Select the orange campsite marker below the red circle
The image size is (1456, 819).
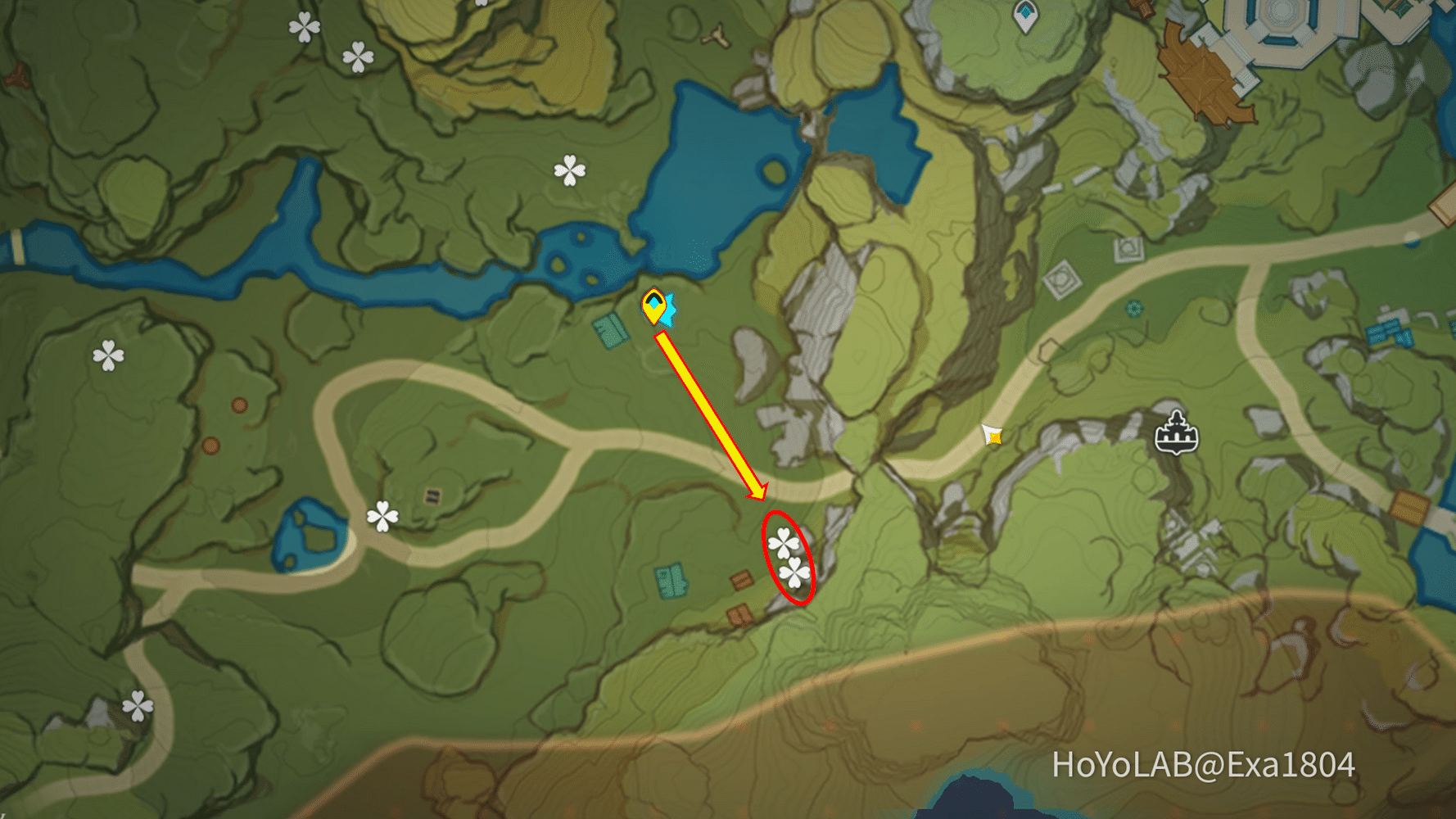741,617
